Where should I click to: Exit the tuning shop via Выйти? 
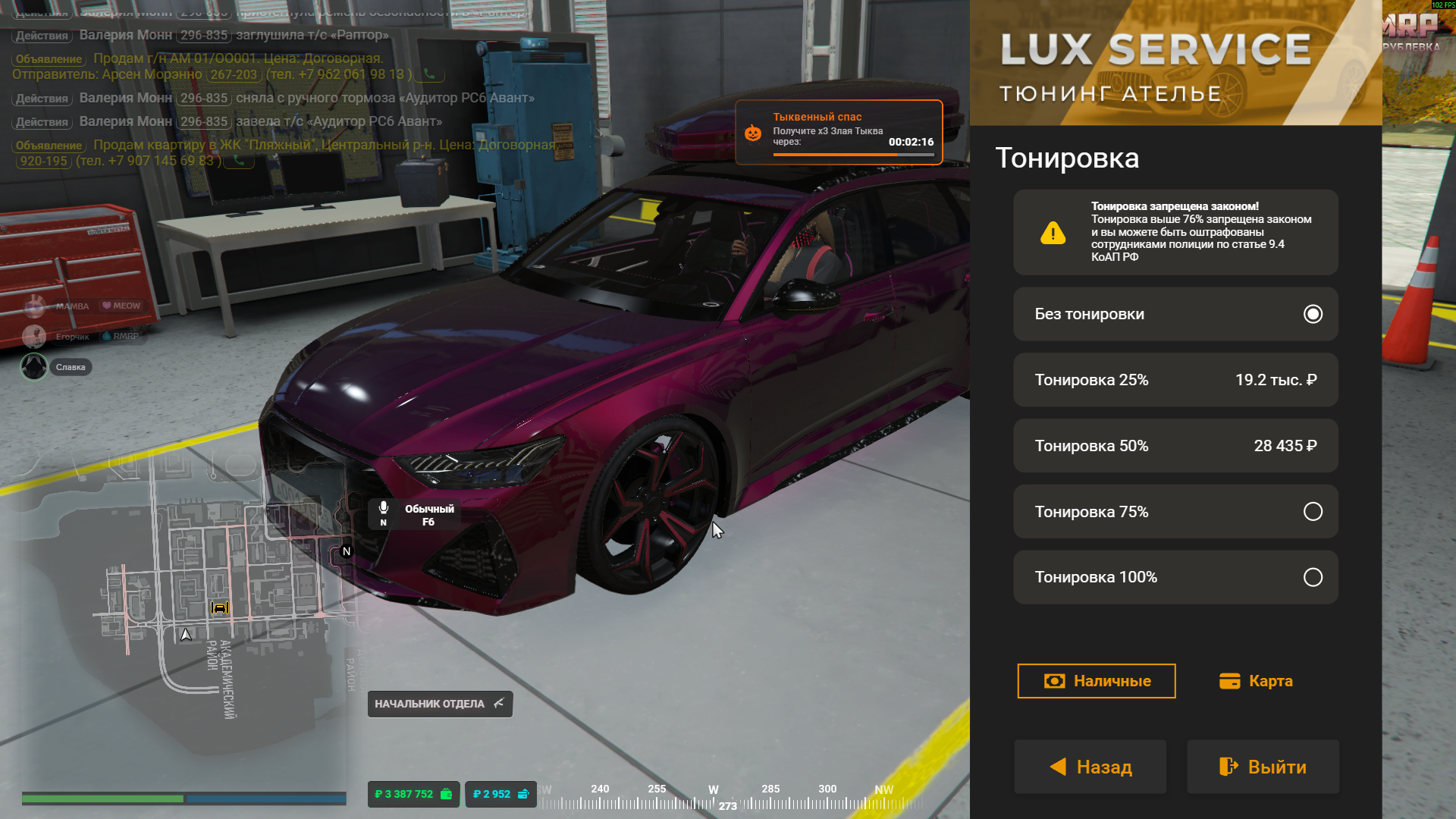pos(1263,767)
